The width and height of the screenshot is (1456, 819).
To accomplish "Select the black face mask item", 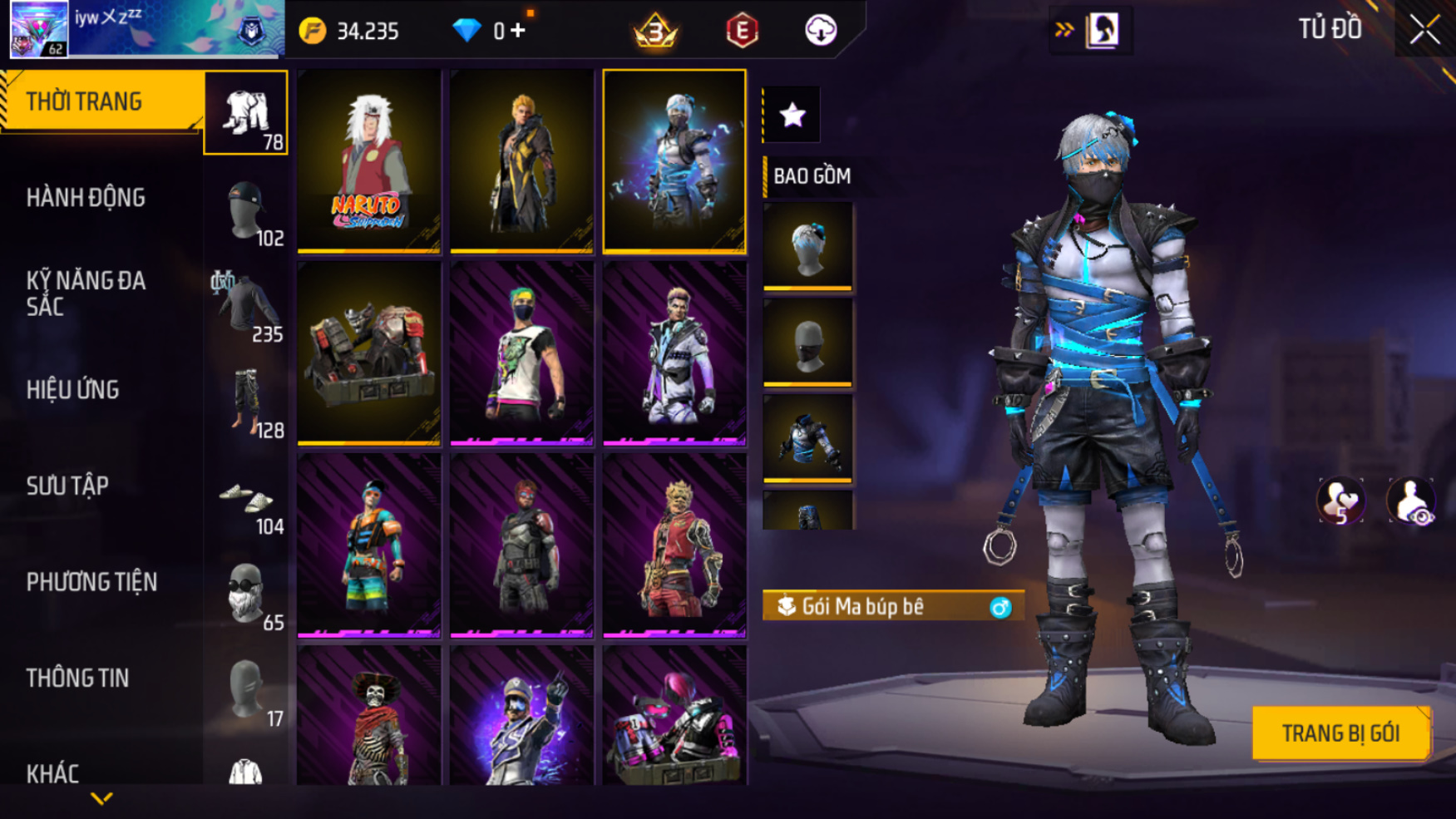I will (807, 343).
